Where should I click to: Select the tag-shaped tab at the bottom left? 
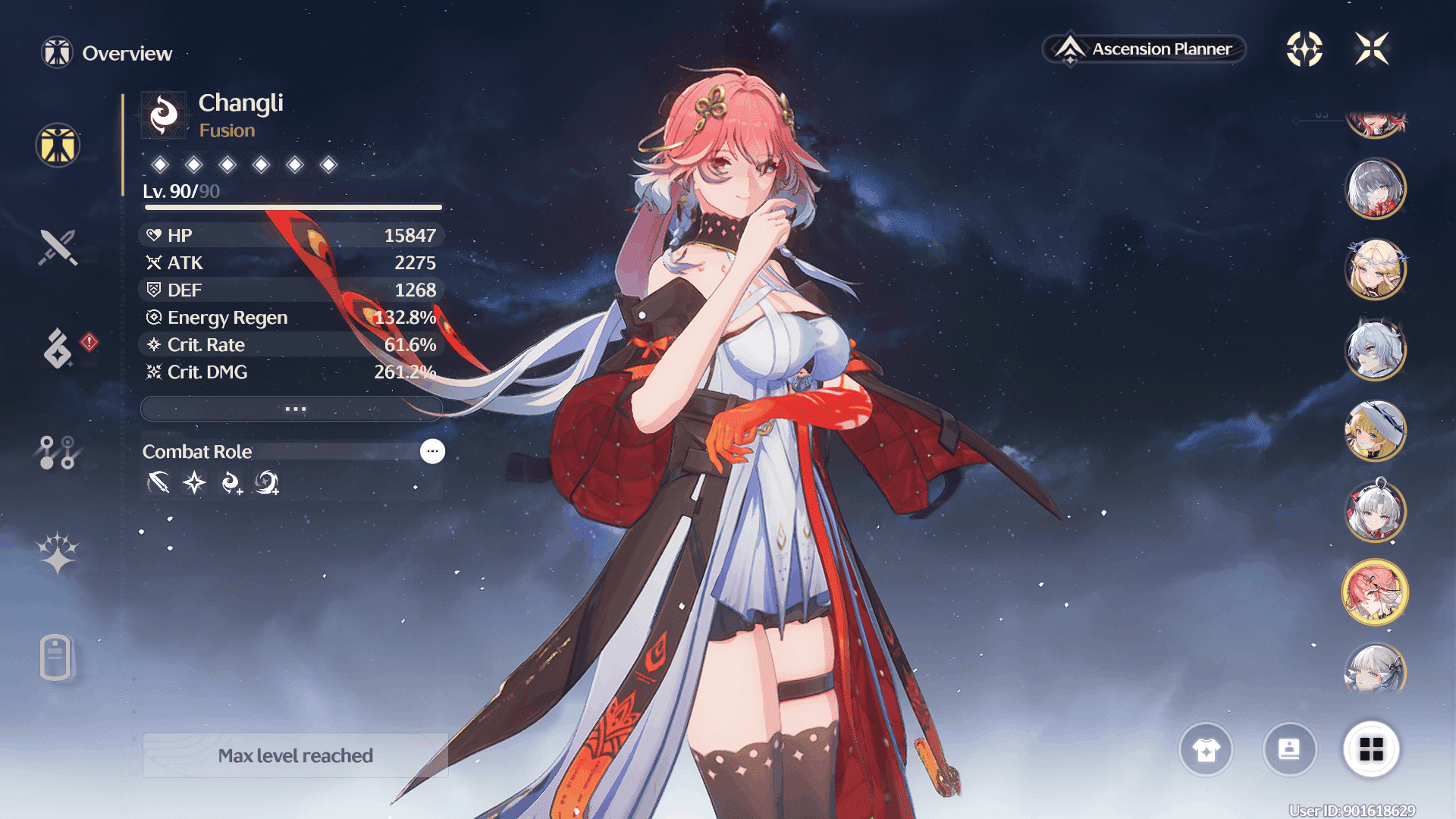(56, 657)
